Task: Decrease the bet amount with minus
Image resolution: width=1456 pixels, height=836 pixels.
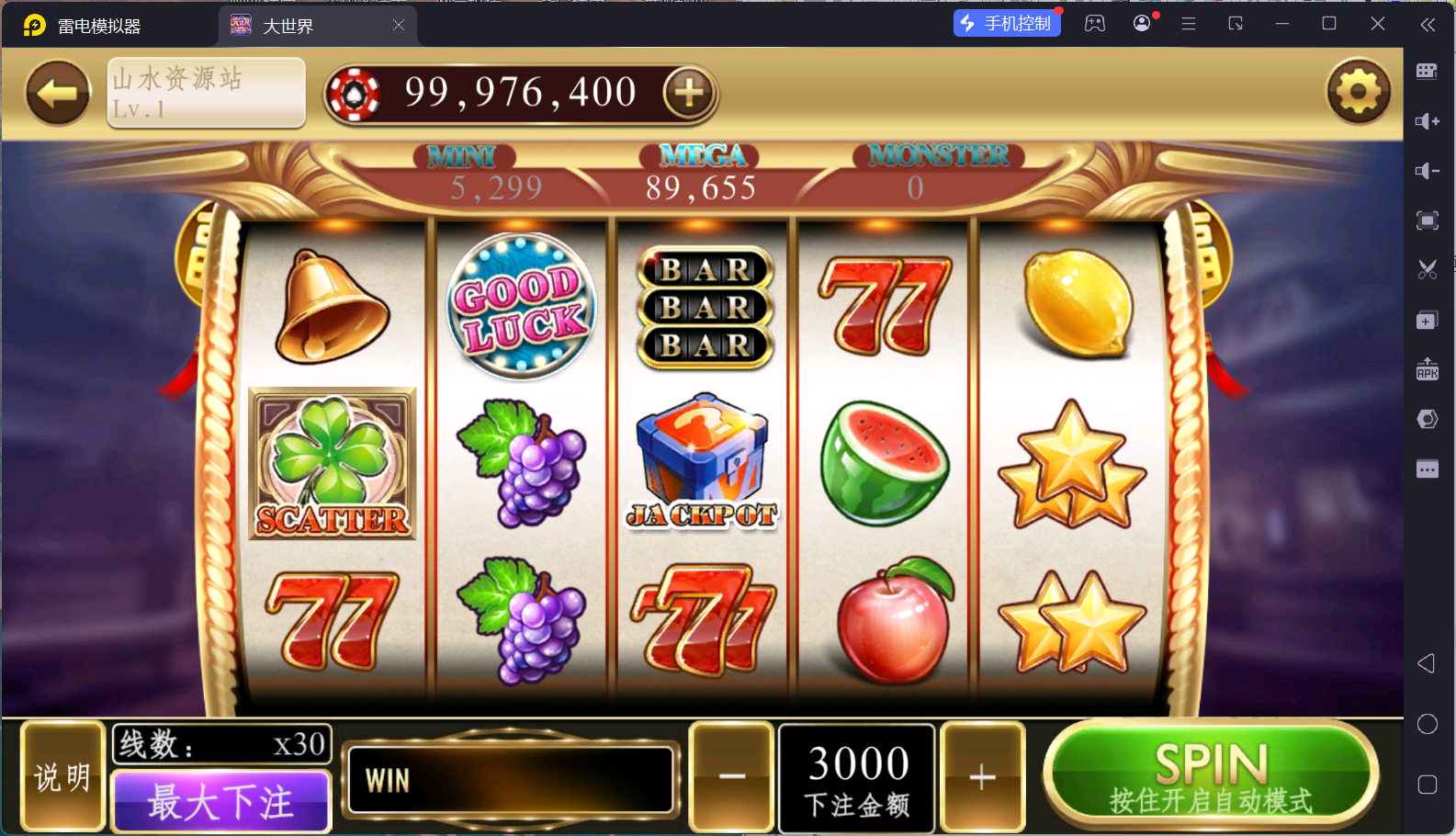Action: click(x=732, y=777)
